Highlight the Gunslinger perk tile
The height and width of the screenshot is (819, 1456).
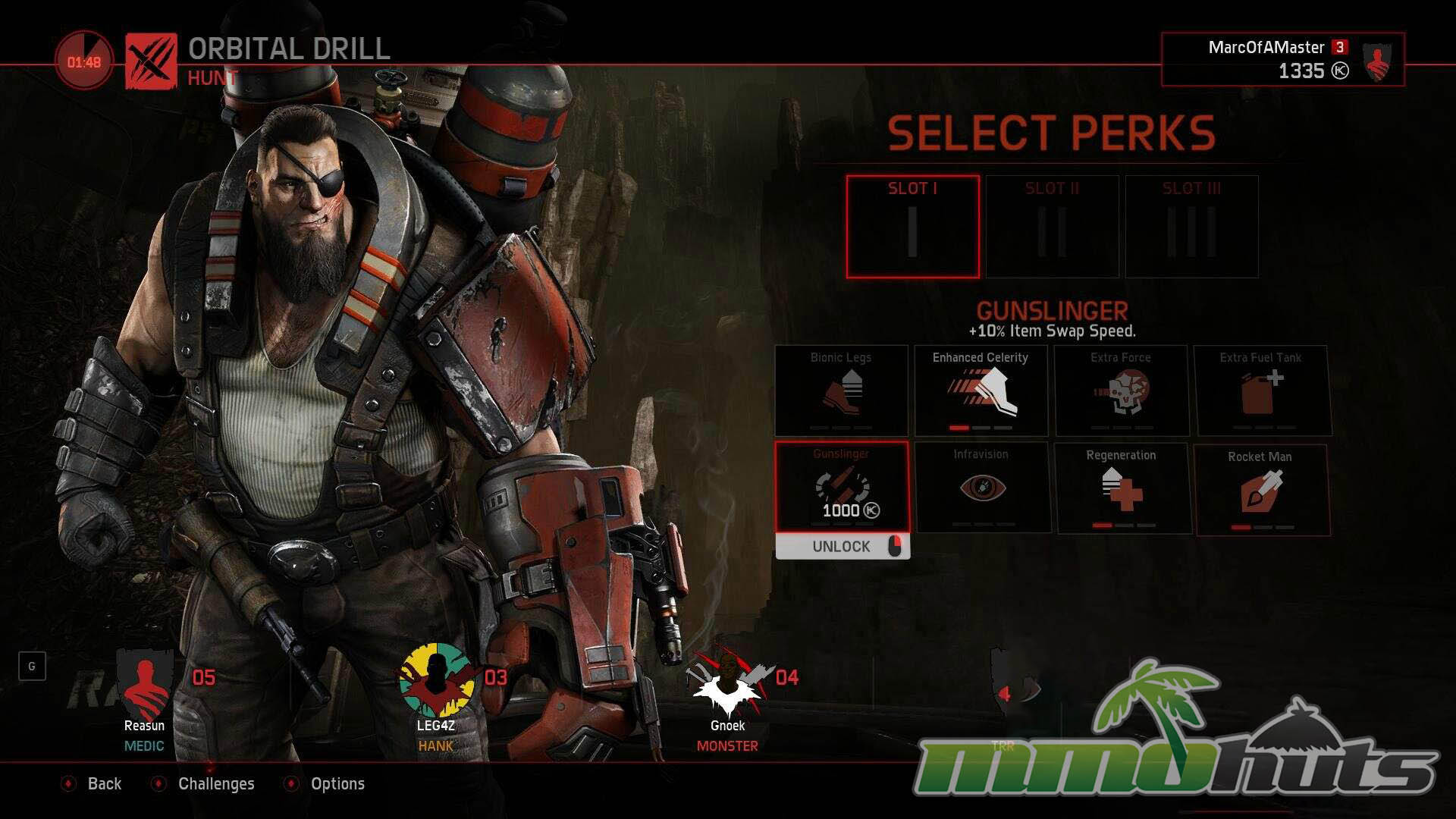(842, 487)
